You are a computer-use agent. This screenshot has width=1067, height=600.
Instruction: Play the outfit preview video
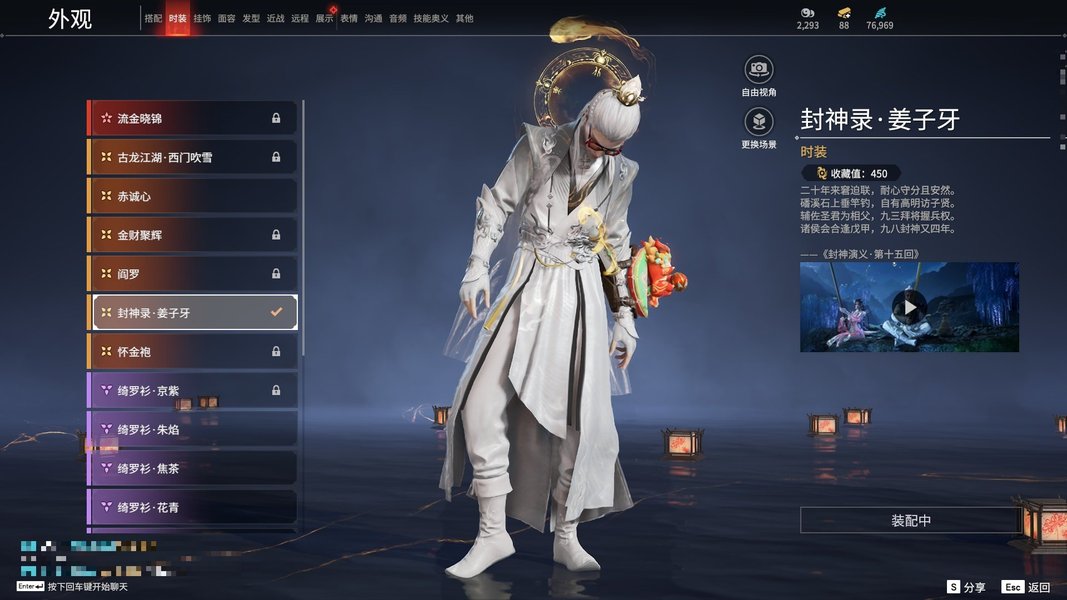909,307
